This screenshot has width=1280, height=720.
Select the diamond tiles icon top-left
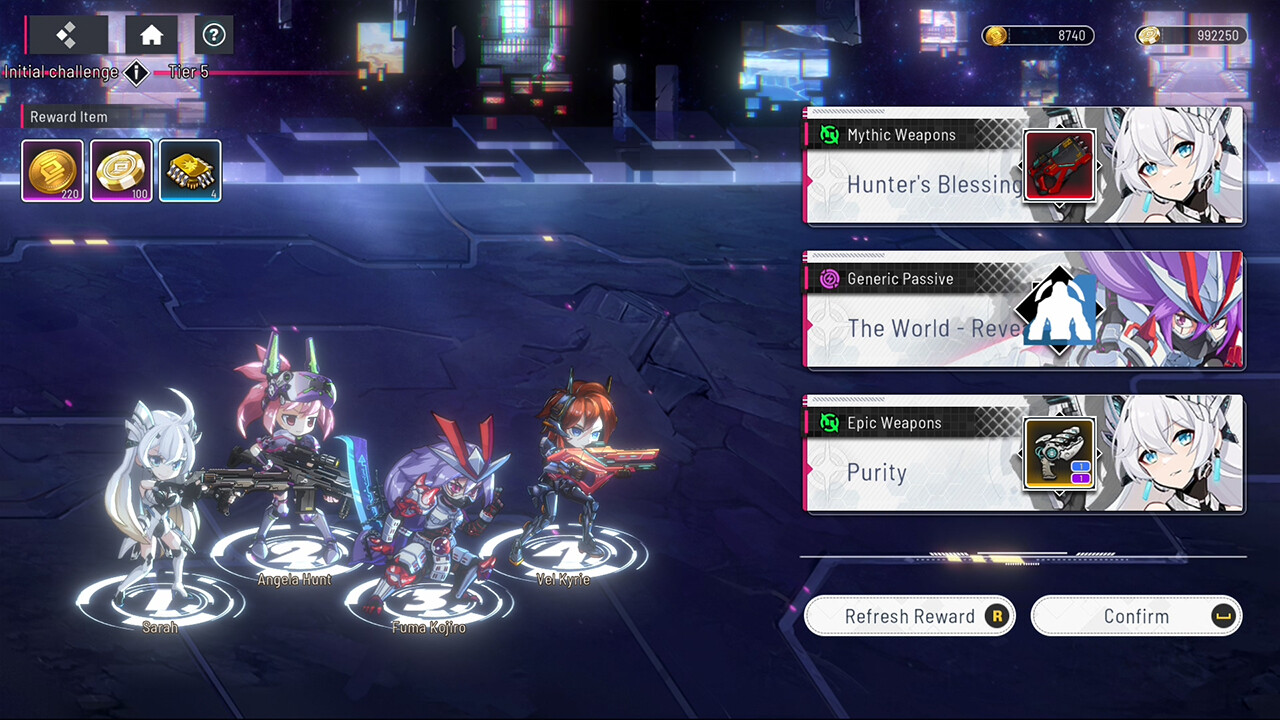click(x=66, y=34)
